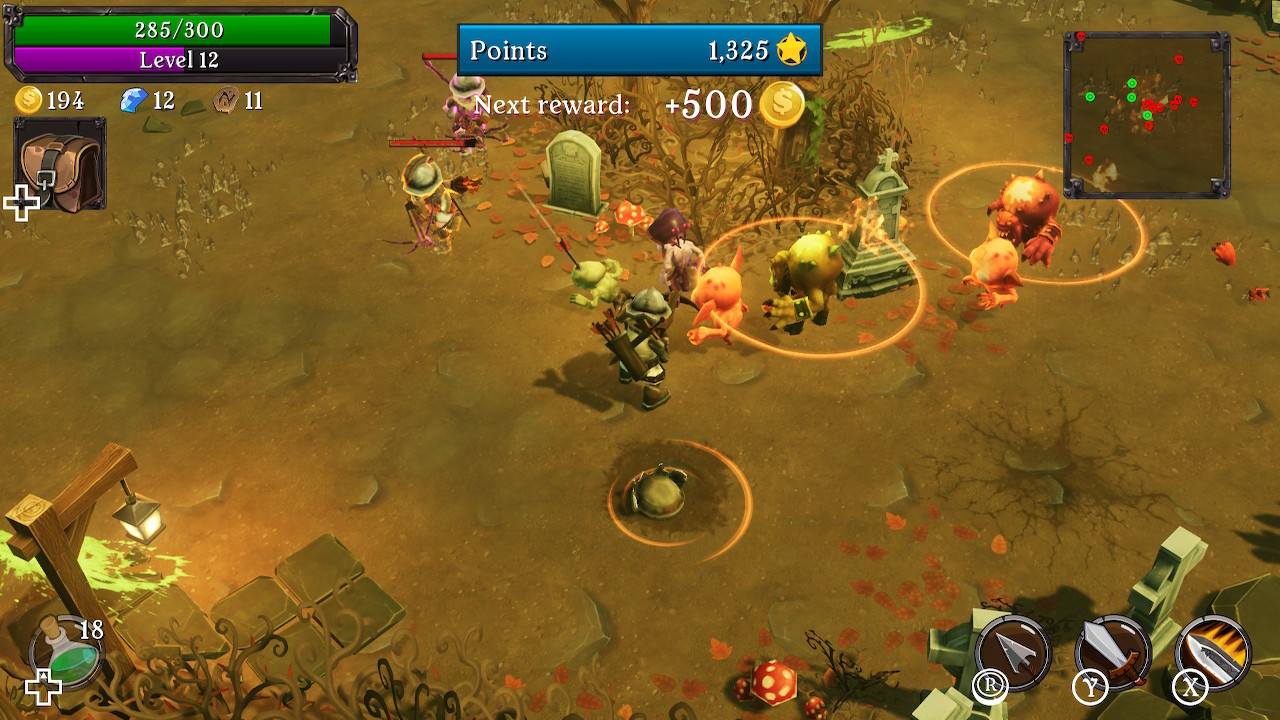Screen dimensions: 1280x720
Task: Click the star icon on the Points banner
Action: point(793,51)
